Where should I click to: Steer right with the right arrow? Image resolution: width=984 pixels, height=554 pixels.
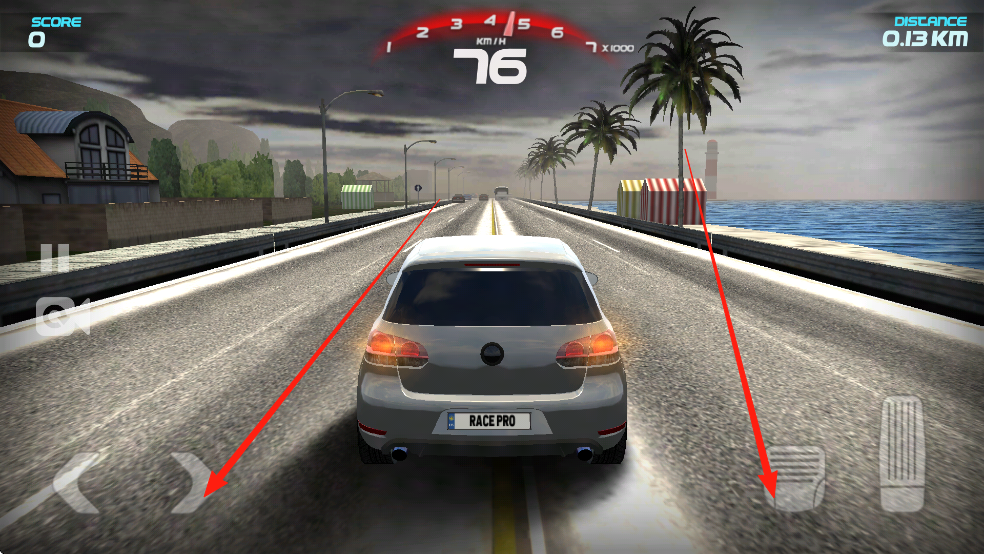click(189, 482)
